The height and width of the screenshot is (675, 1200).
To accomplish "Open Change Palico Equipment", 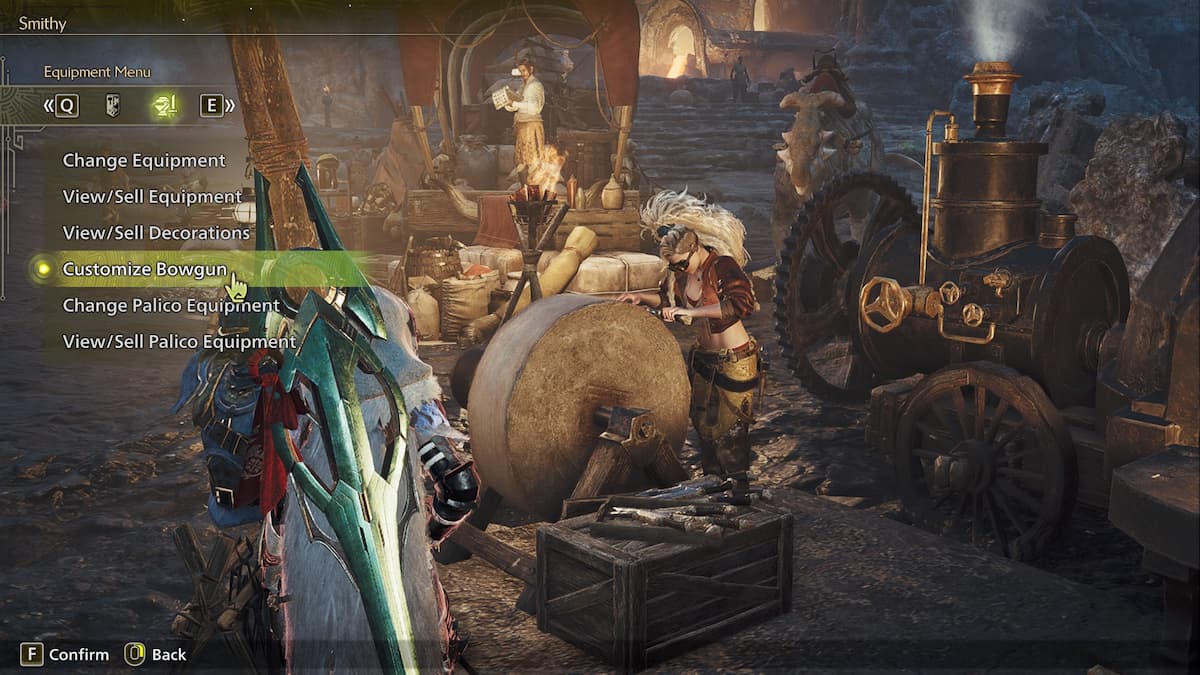I will coord(171,305).
